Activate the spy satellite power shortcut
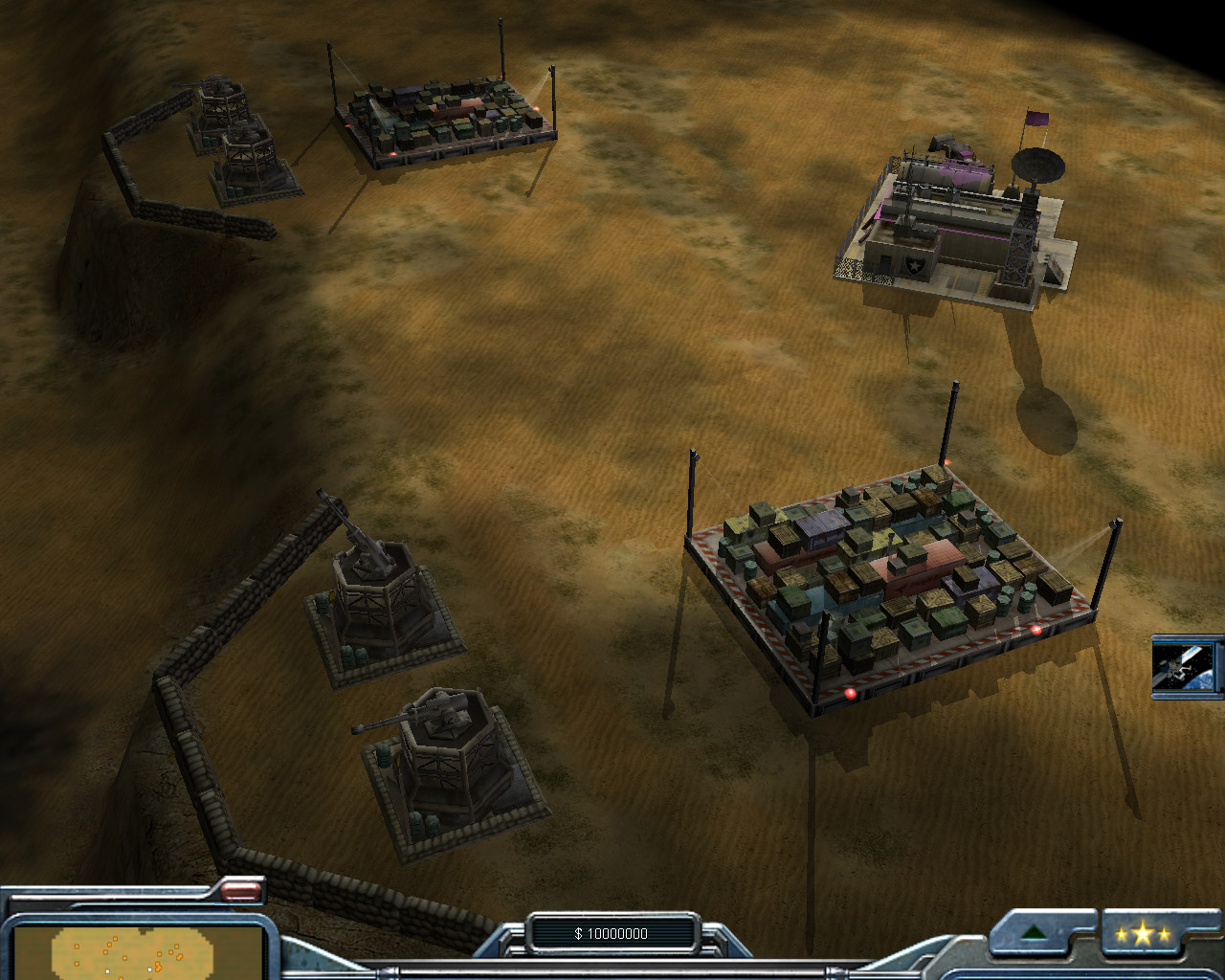The image size is (1225, 980). [x=1185, y=667]
